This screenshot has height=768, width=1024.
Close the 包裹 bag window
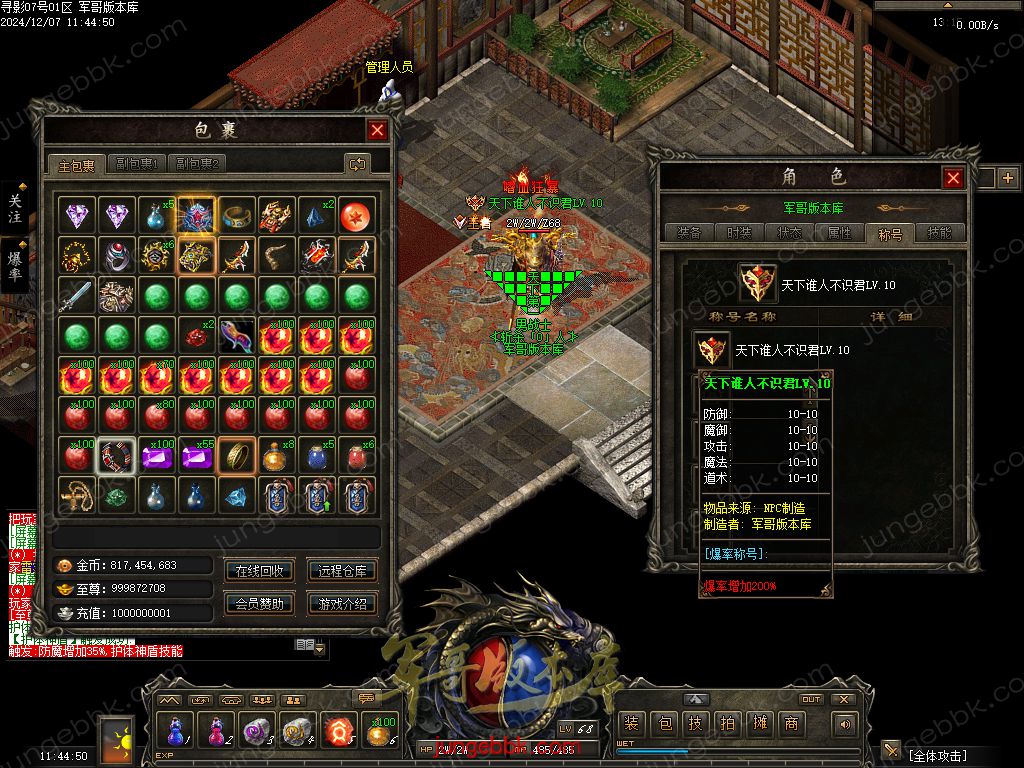coord(377,130)
